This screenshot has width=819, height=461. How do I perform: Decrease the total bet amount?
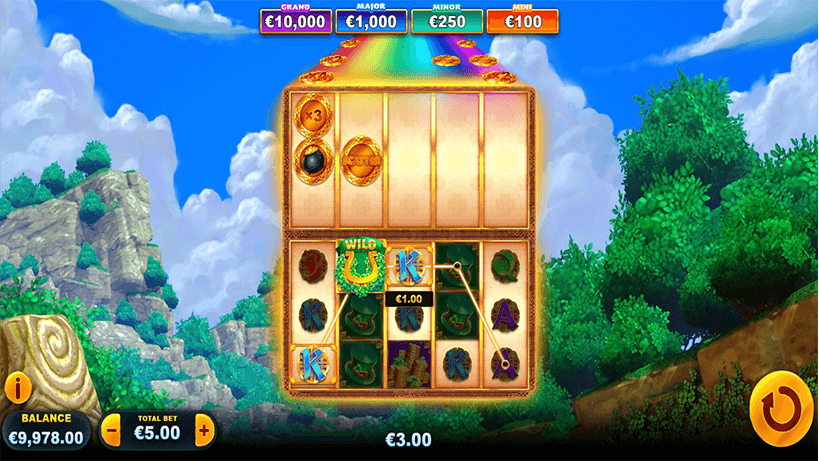point(112,432)
